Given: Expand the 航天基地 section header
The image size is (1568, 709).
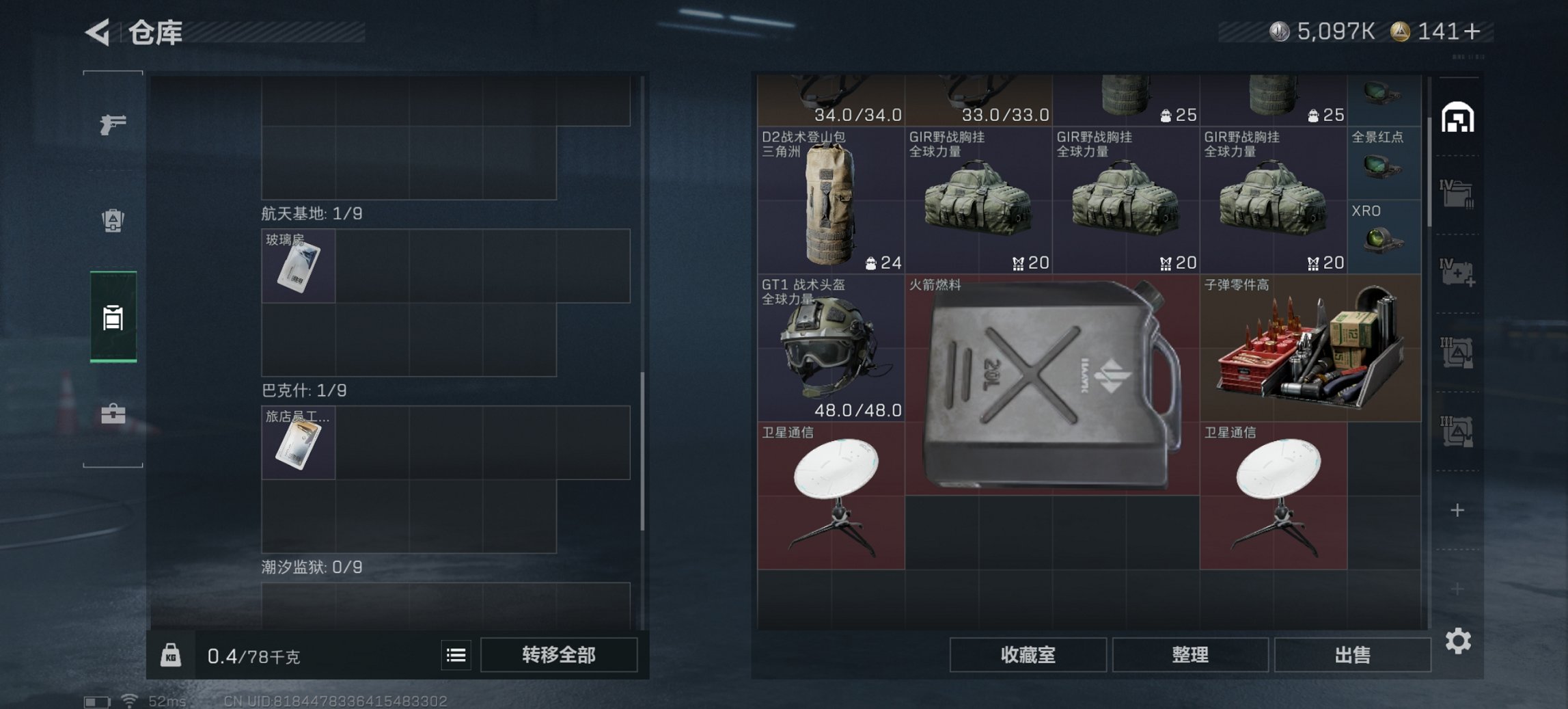Looking at the screenshot, I should click(x=313, y=212).
